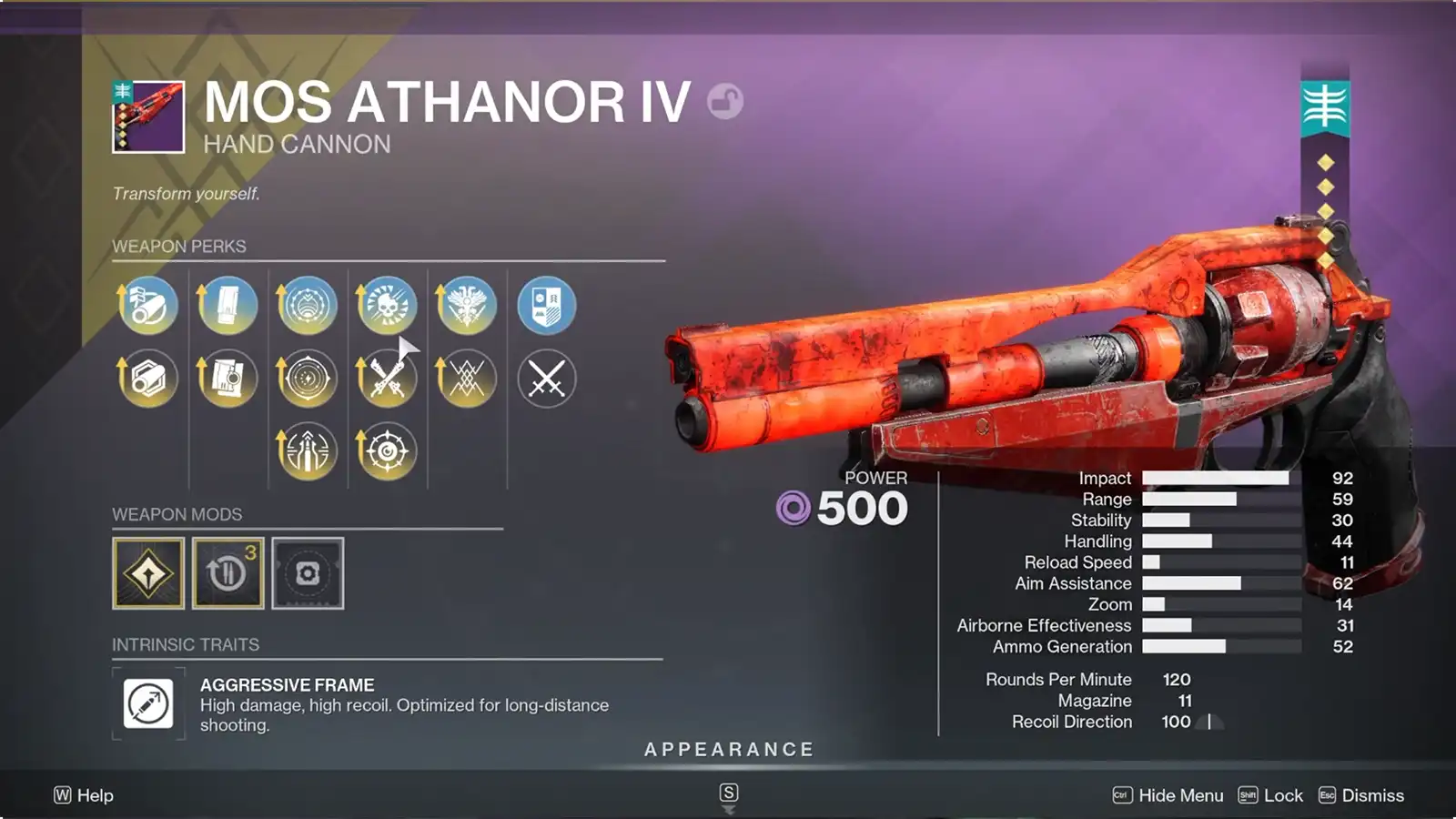1456x819 pixels.
Task: Click the Aggressive Frame intrinsic trait icon
Action: tap(147, 703)
